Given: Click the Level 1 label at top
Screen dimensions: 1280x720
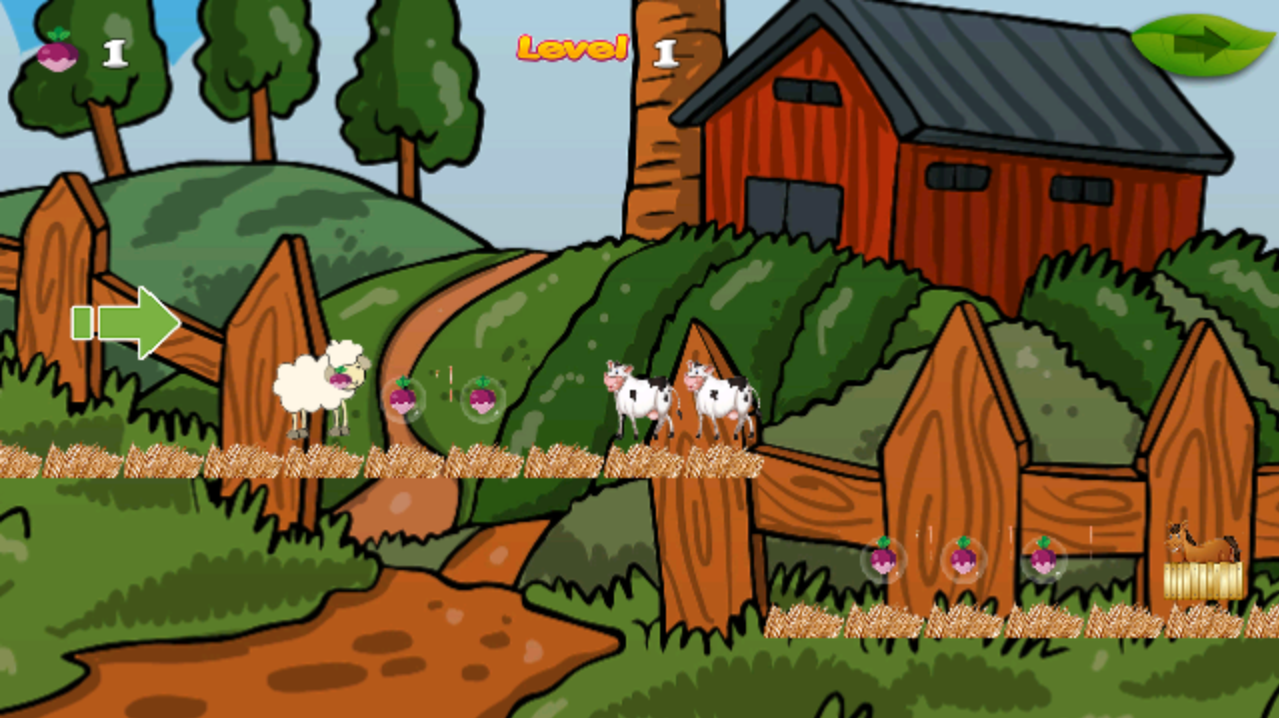Looking at the screenshot, I should [570, 50].
